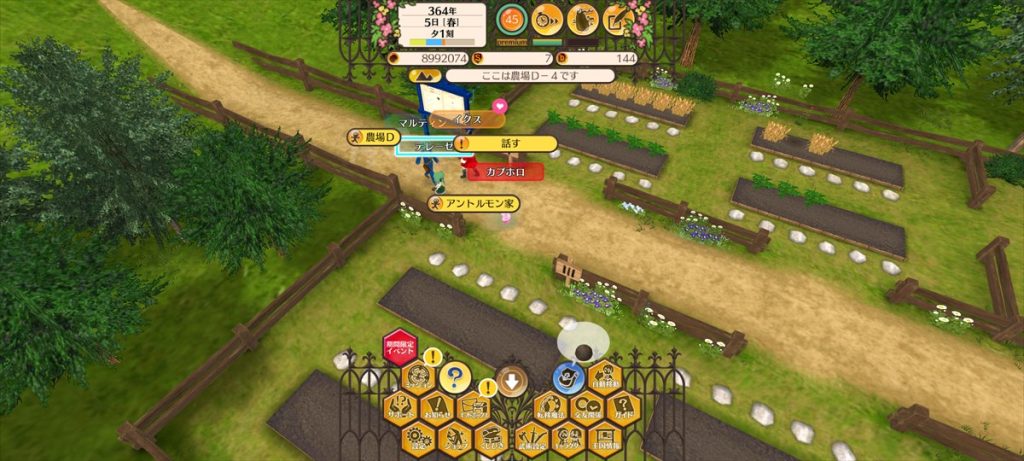Click the yellow question mark help button
Image resolution: width=1024 pixels, height=461 pixels.
pos(454,377)
